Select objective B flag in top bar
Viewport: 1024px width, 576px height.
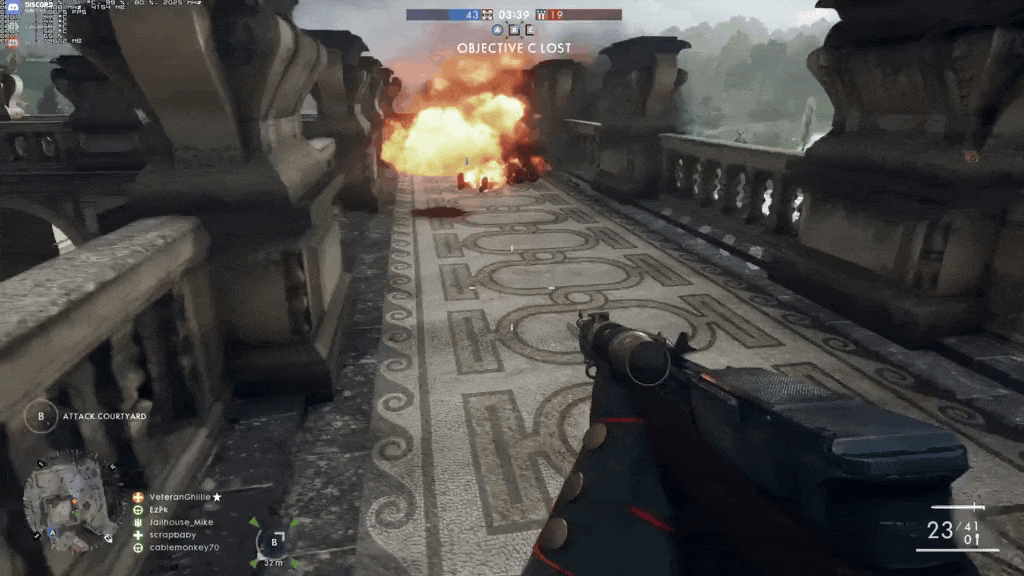(x=514, y=30)
